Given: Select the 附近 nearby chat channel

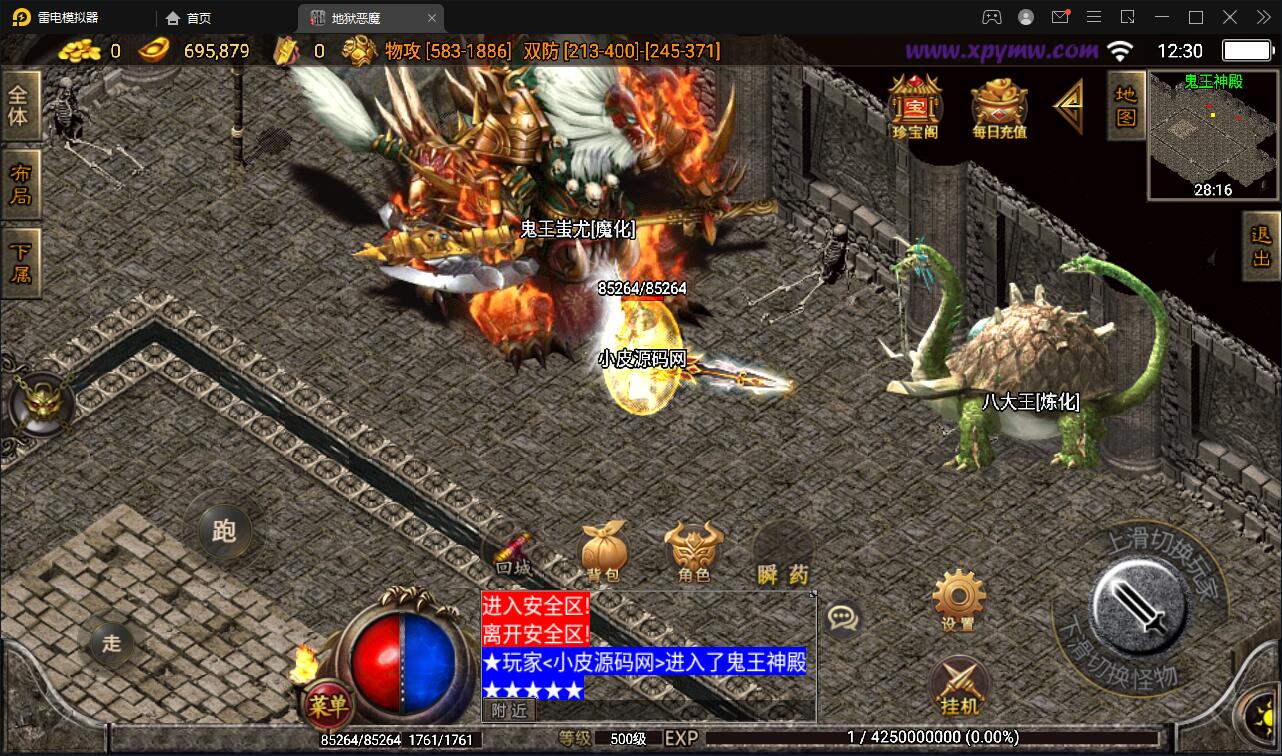Looking at the screenshot, I should click(511, 710).
